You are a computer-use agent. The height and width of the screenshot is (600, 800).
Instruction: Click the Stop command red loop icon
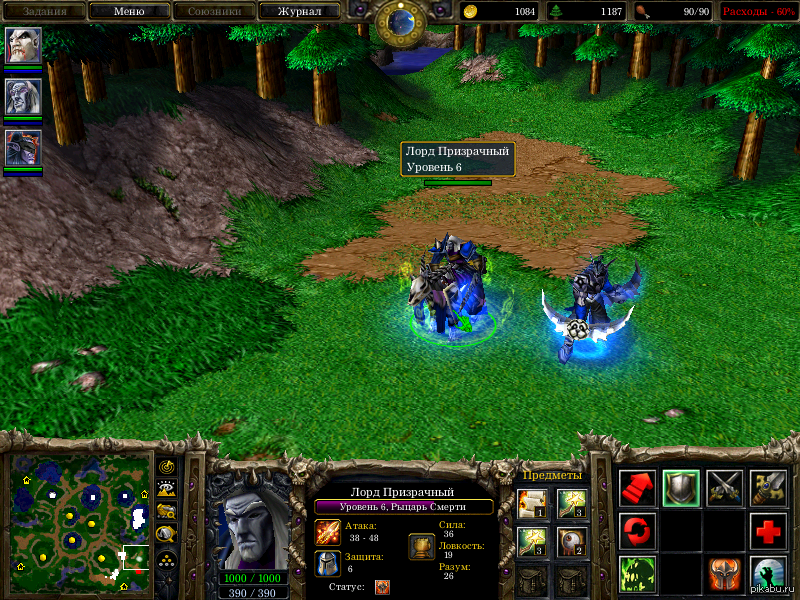point(637,531)
